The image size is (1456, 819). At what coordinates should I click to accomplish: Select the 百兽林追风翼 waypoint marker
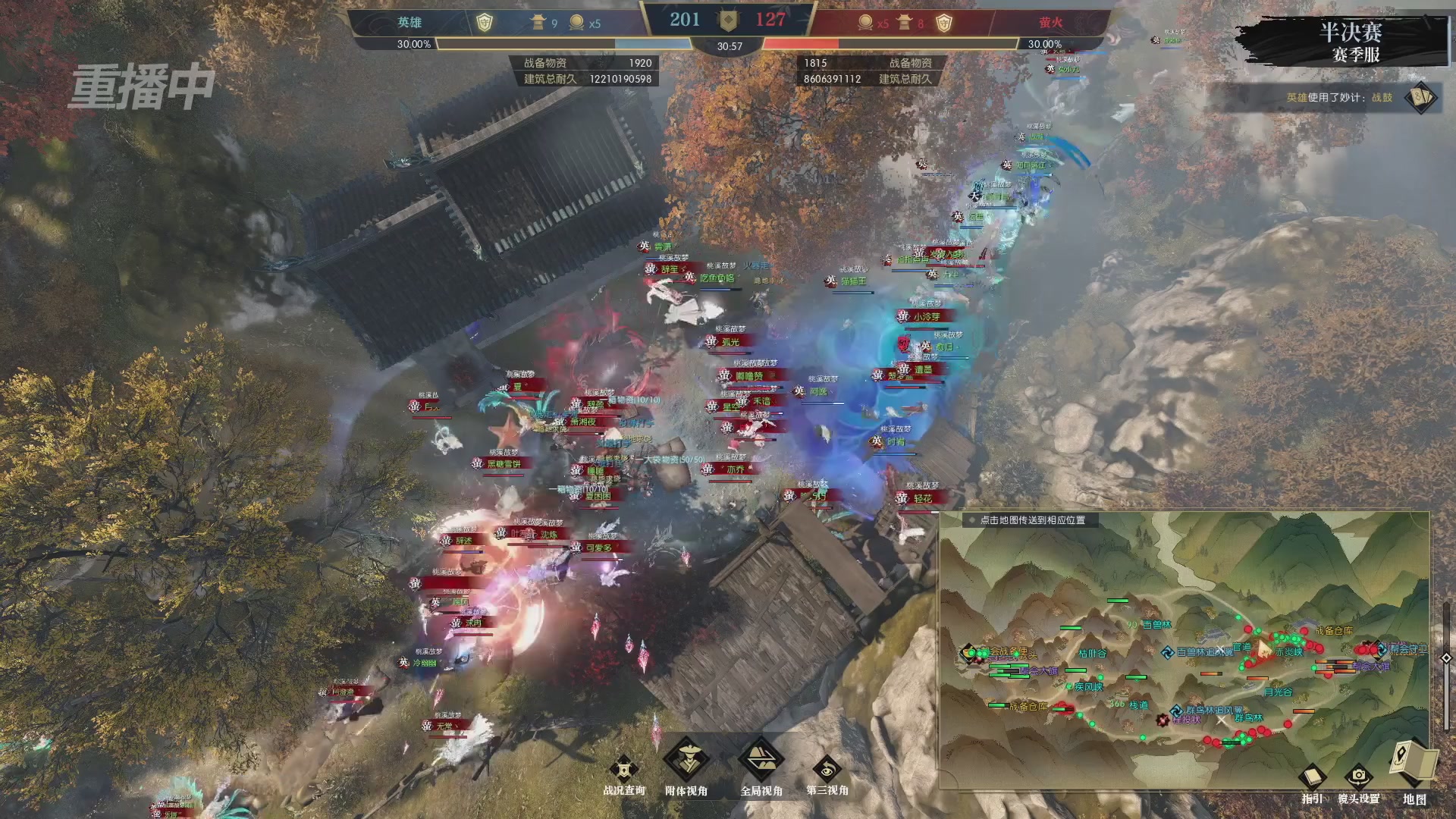click(x=1168, y=652)
